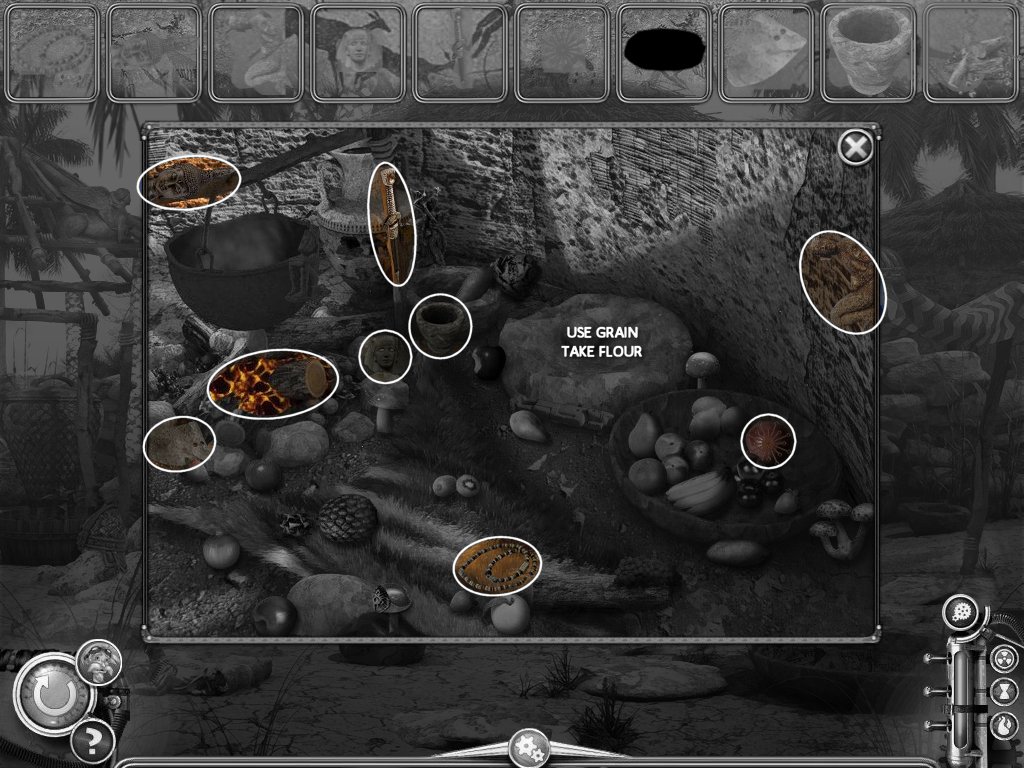Open help with the question mark button
1024x768 pixels.
pyautogui.click(x=92, y=741)
